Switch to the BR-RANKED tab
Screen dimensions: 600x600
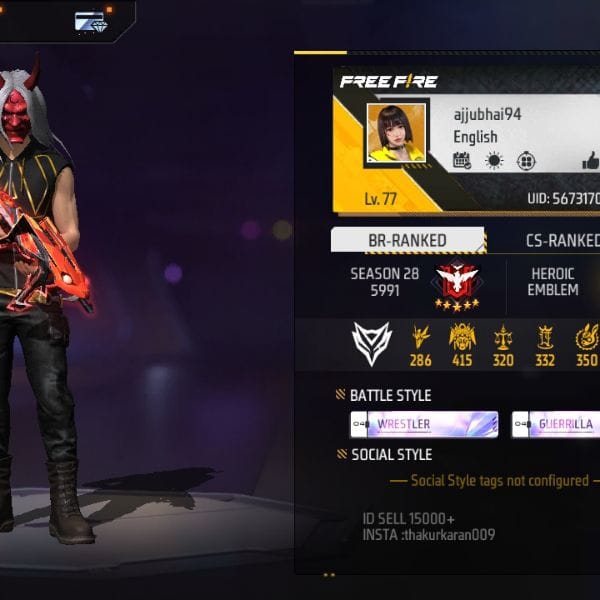(408, 240)
